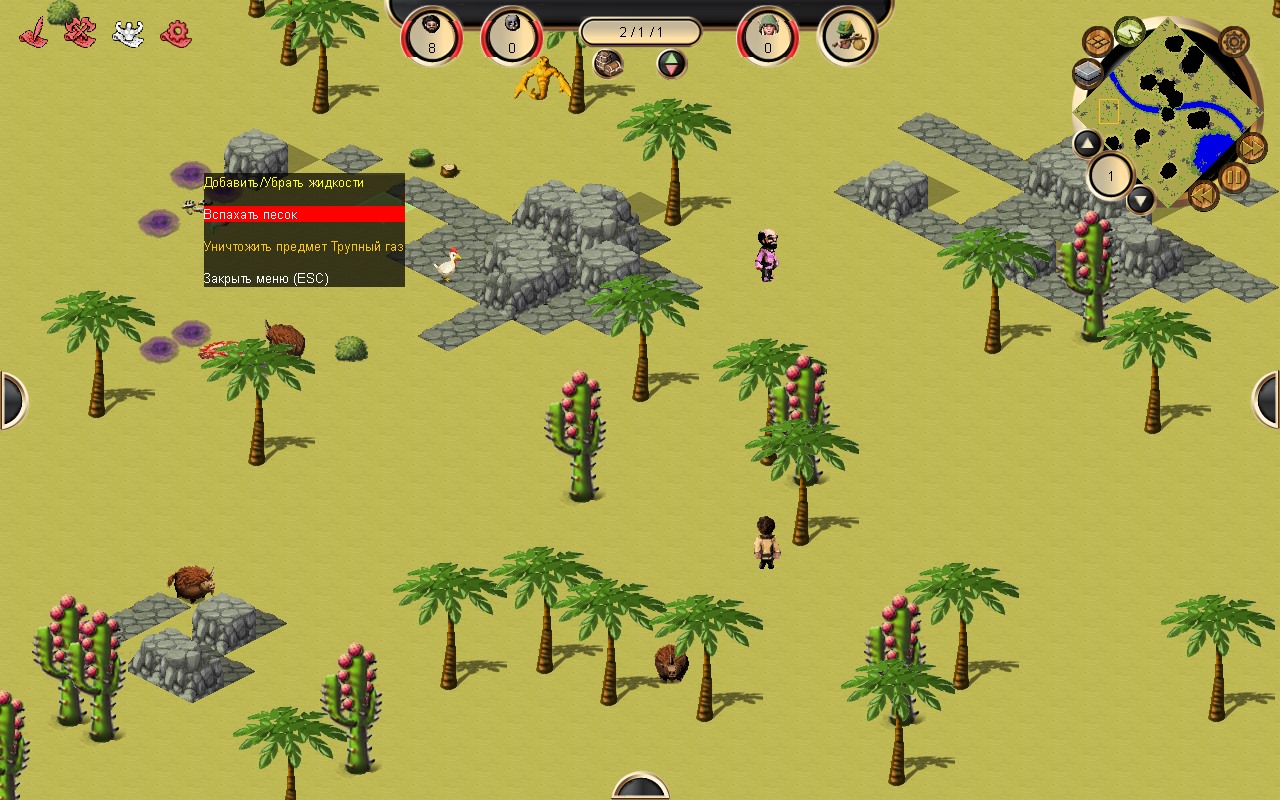The width and height of the screenshot is (1280, 800).
Task: Close the menu via 'Закрыть меню (ESC)'
Action: (x=266, y=278)
